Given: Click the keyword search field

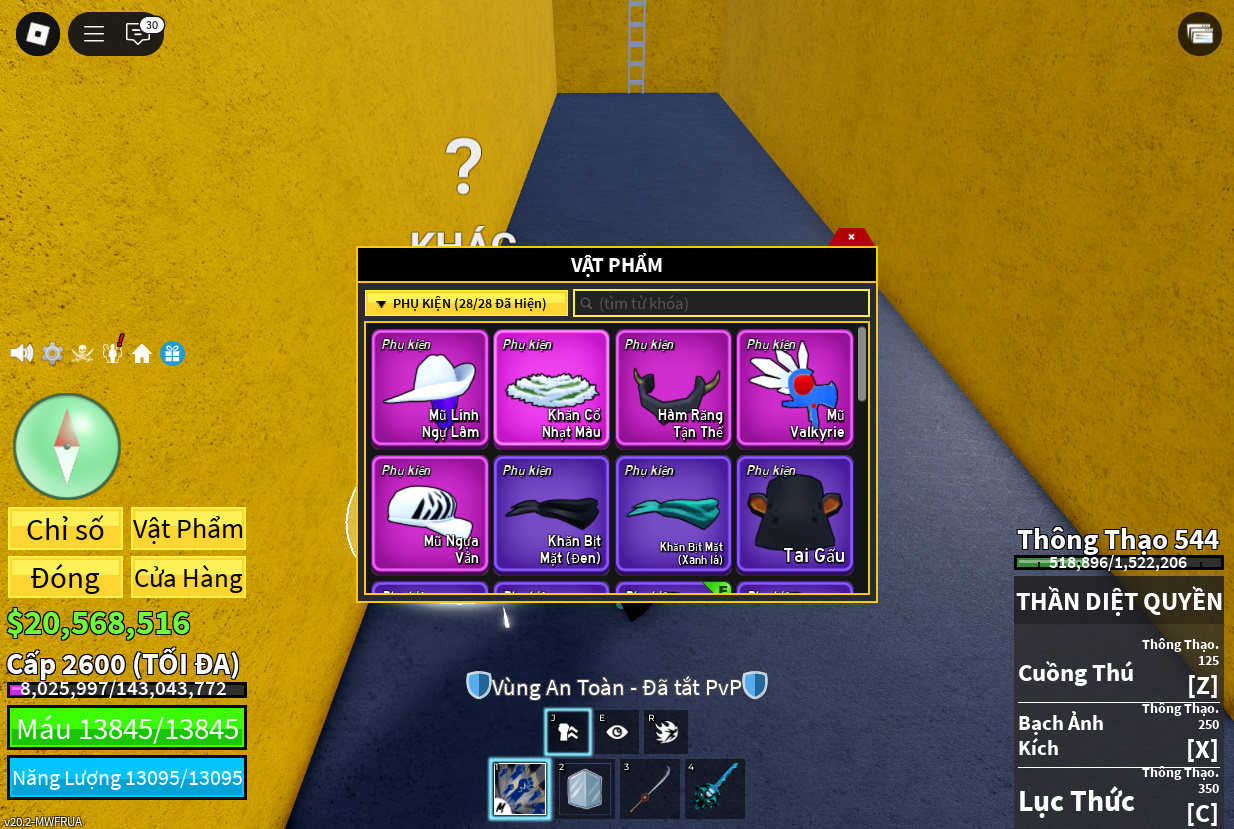Looking at the screenshot, I should pos(722,303).
